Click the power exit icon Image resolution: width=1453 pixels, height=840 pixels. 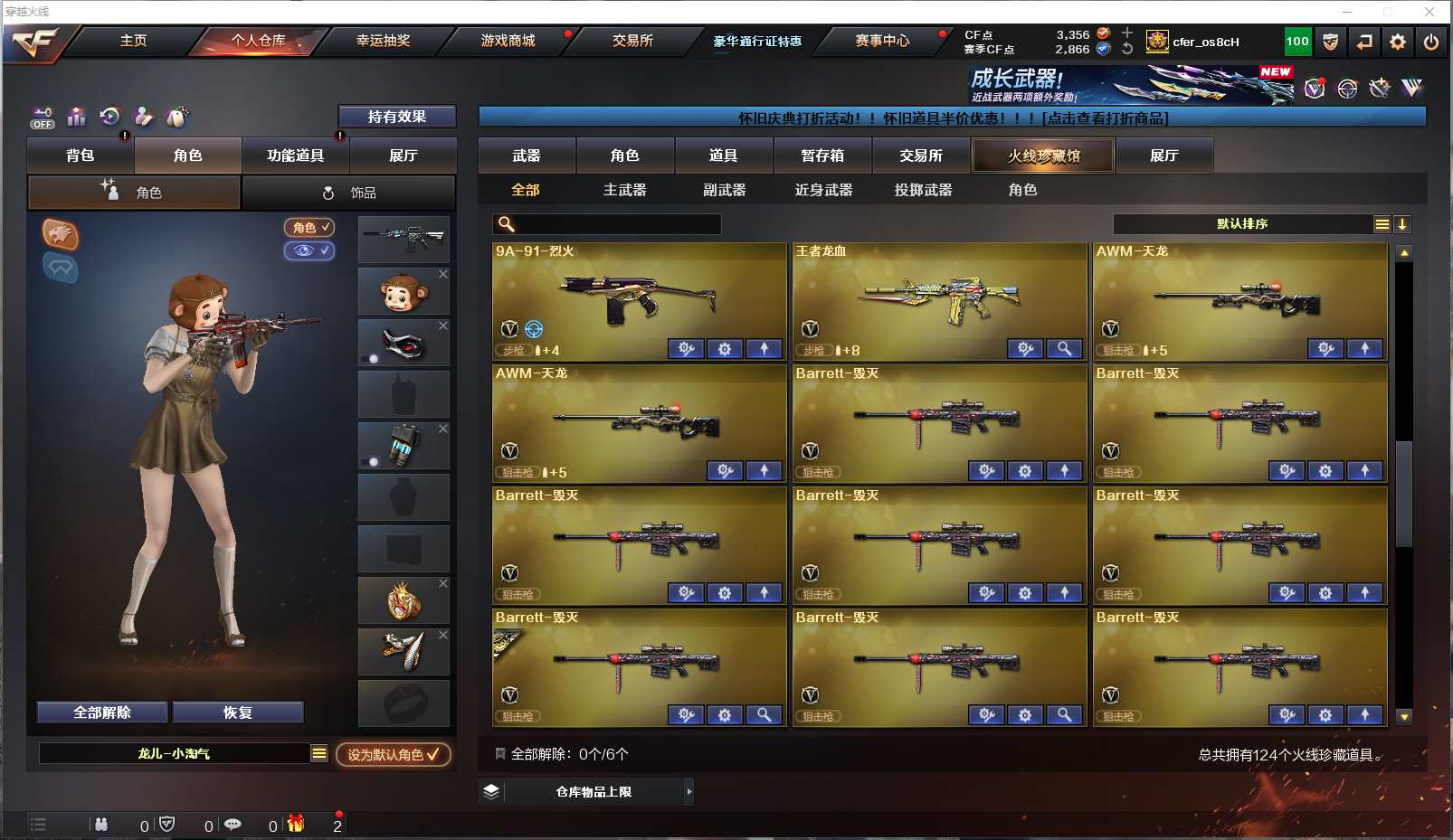click(1430, 42)
